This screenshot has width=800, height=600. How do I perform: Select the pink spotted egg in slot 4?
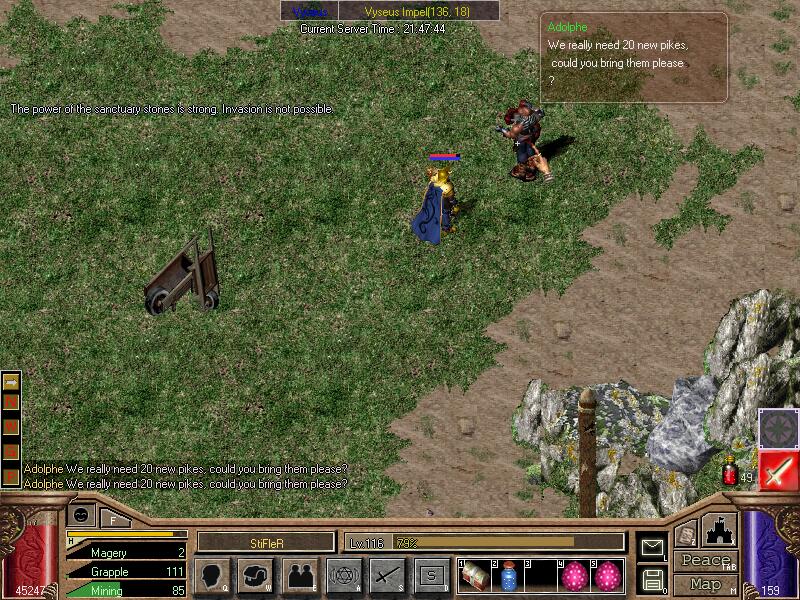(575, 575)
